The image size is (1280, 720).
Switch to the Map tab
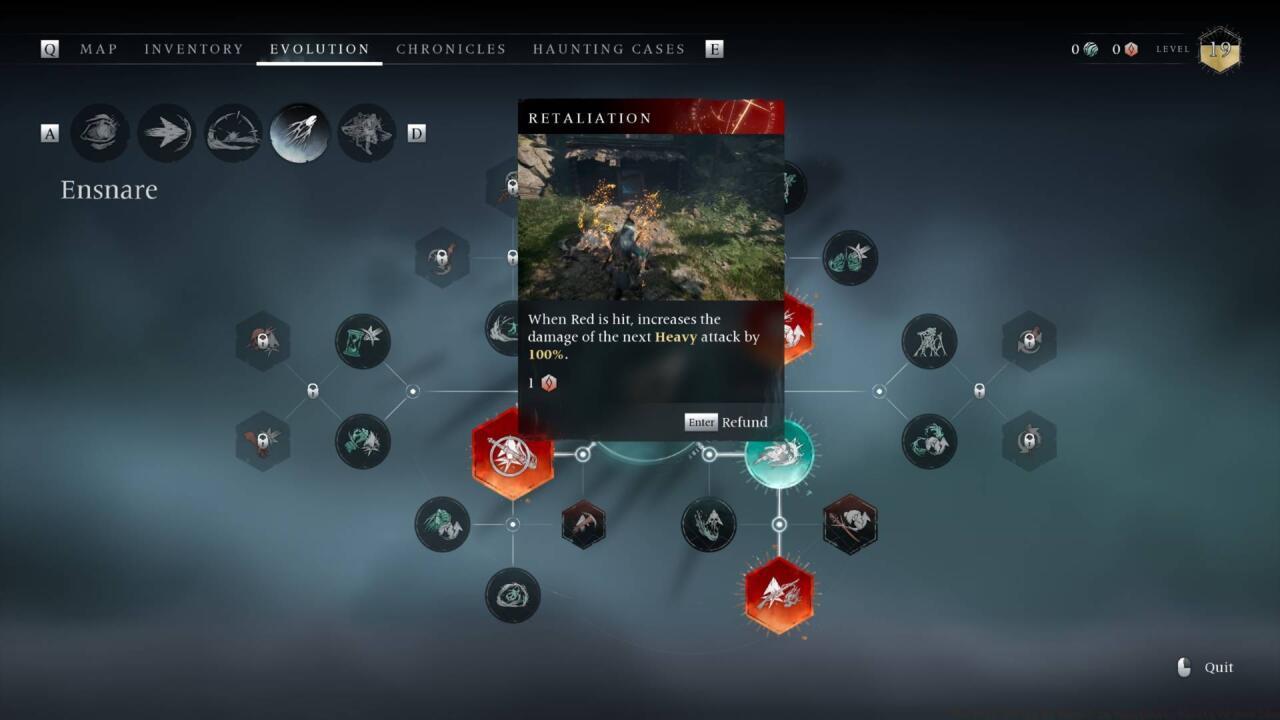point(98,49)
